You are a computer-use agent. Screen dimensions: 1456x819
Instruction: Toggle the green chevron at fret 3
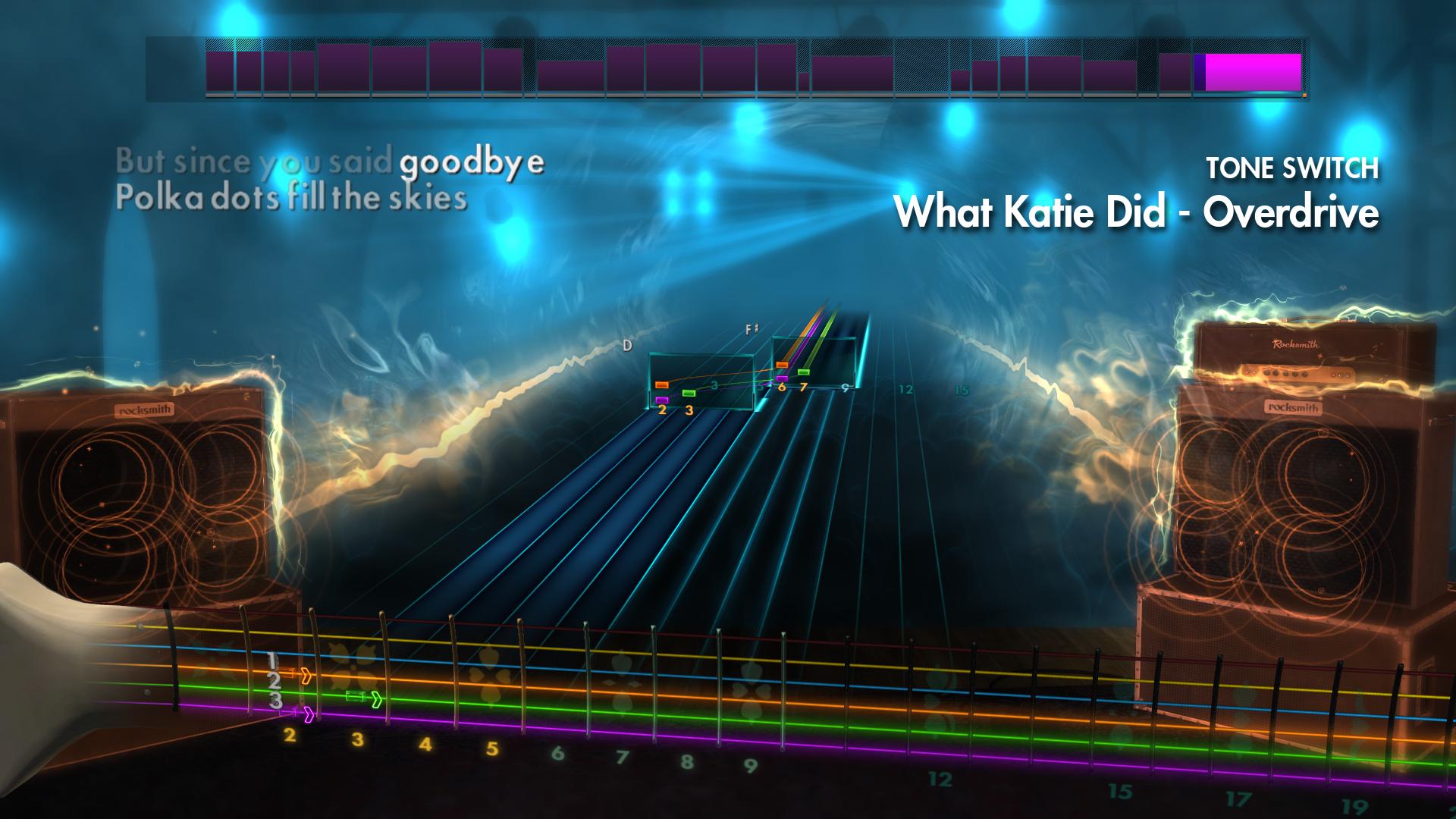377,700
